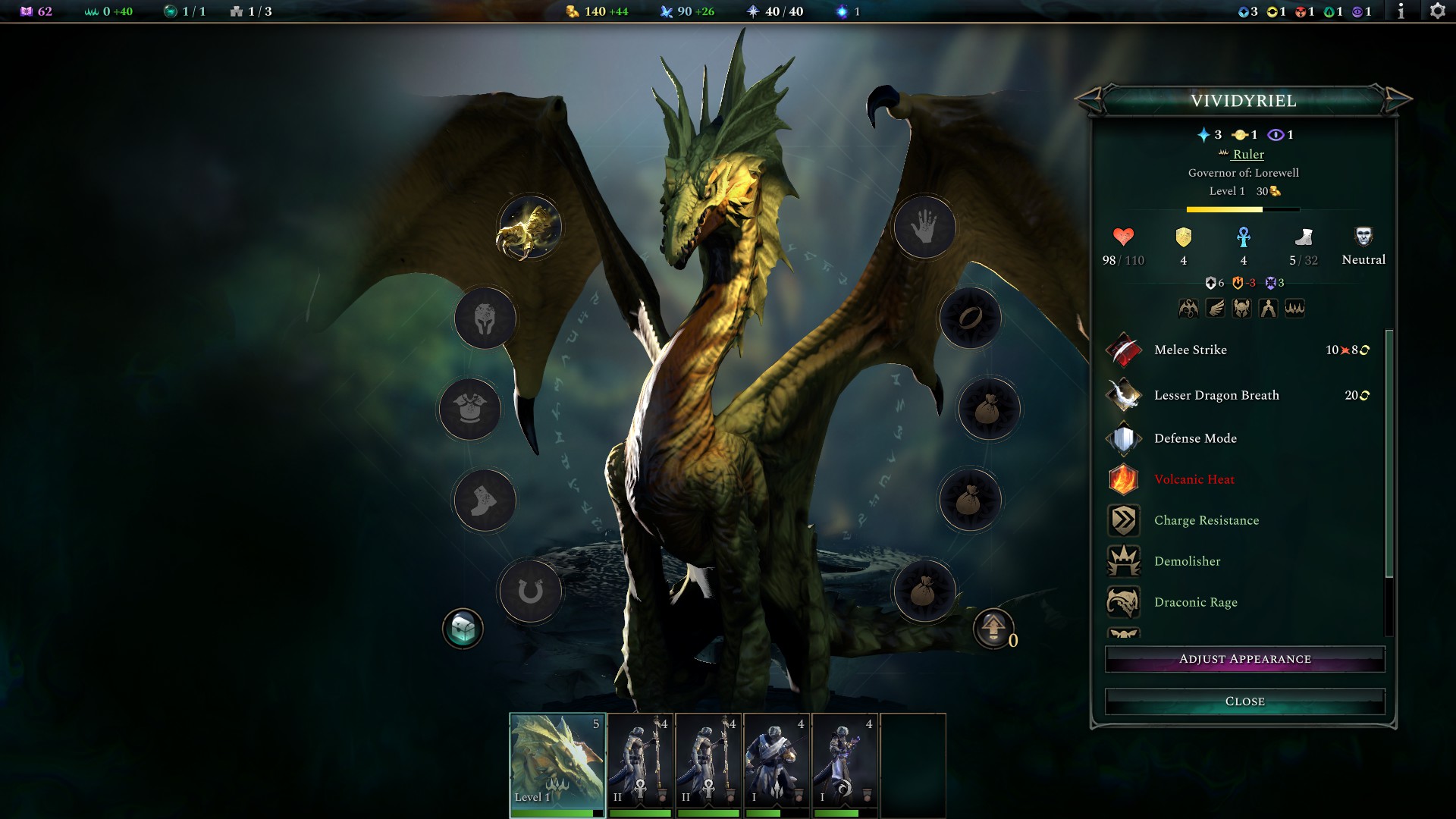View the Charge Resistance trait
The width and height of the screenshot is (1456, 819).
1206,520
